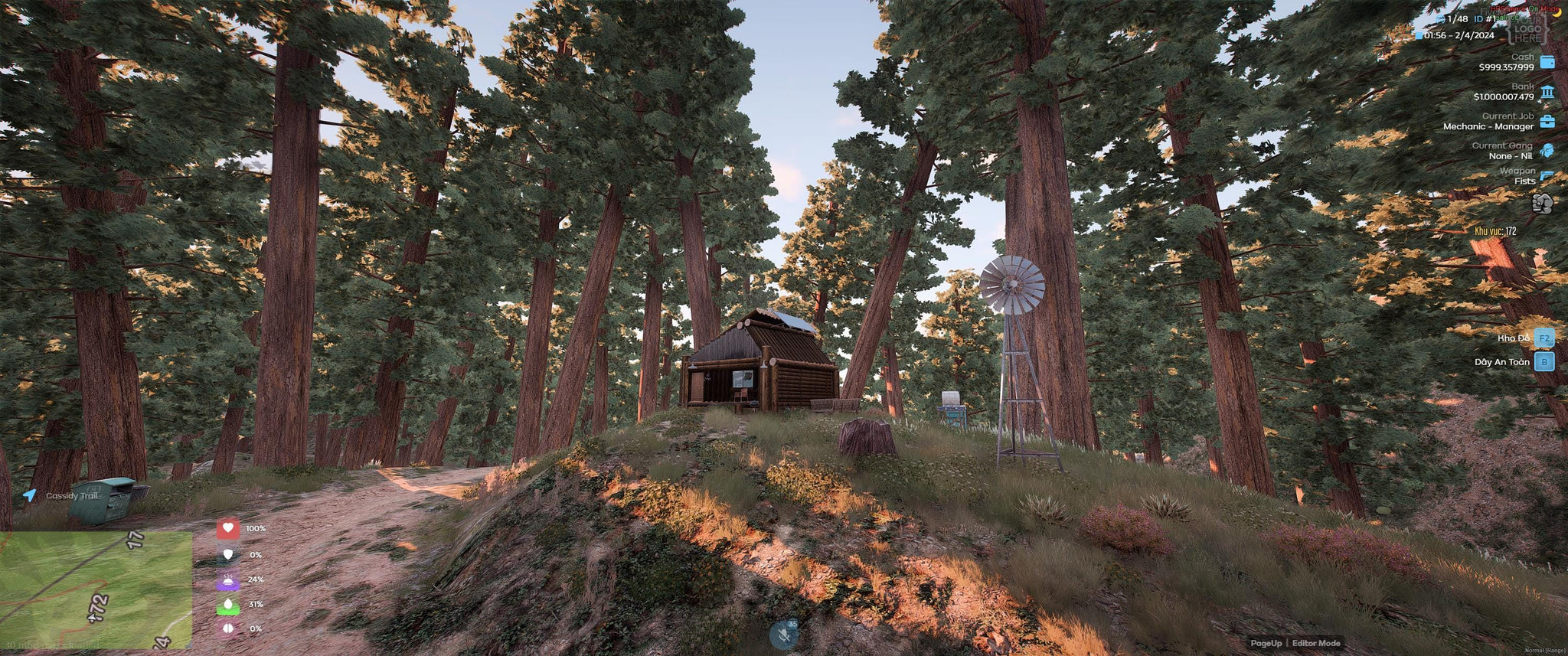Click the Current Job briefcase icon

[x=1547, y=122]
